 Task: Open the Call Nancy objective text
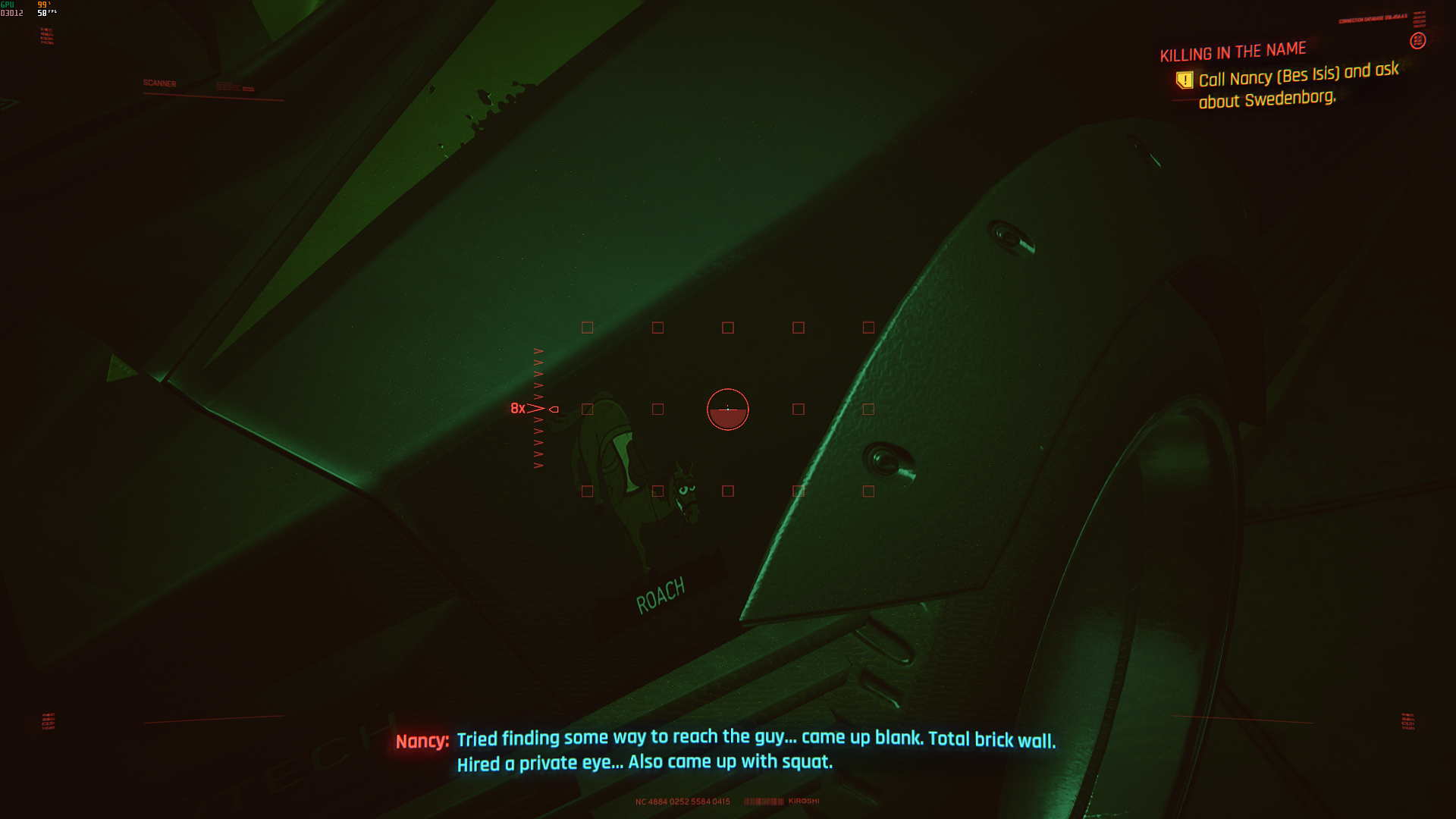pos(1298,85)
